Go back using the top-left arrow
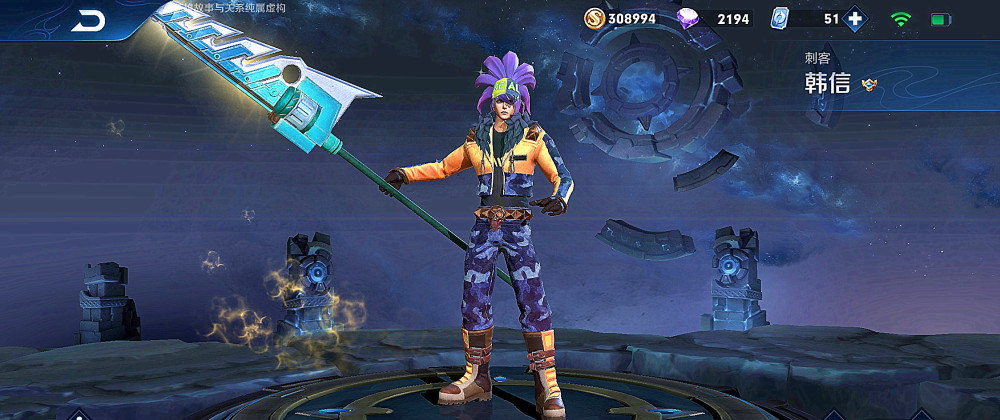 (88, 19)
